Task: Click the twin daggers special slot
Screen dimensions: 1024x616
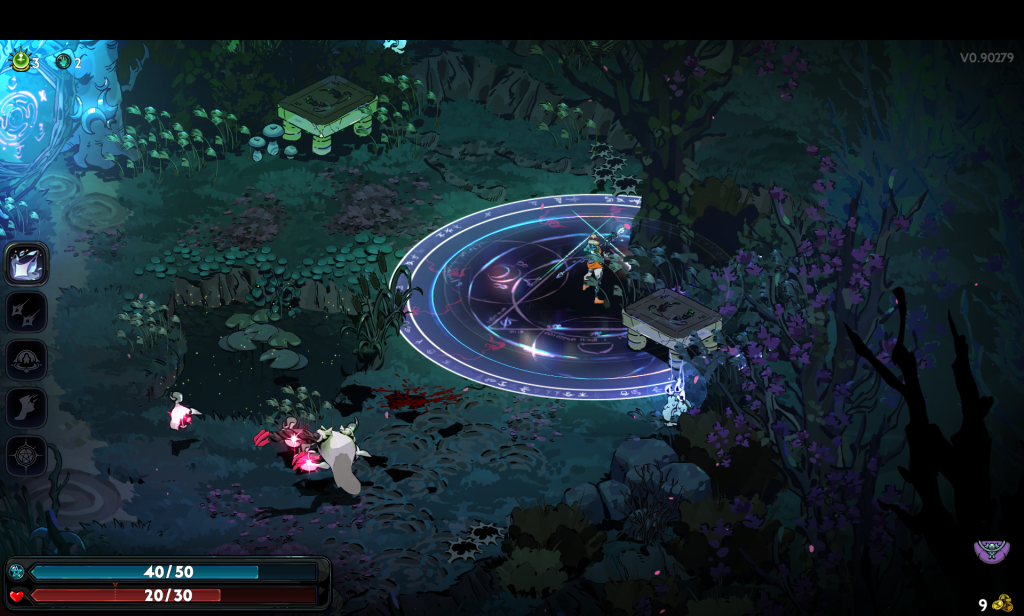Action: coord(26,312)
